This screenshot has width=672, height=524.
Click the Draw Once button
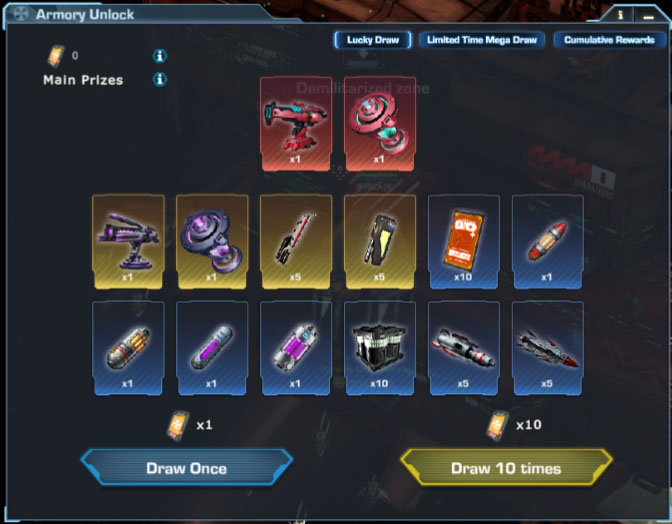187,467
